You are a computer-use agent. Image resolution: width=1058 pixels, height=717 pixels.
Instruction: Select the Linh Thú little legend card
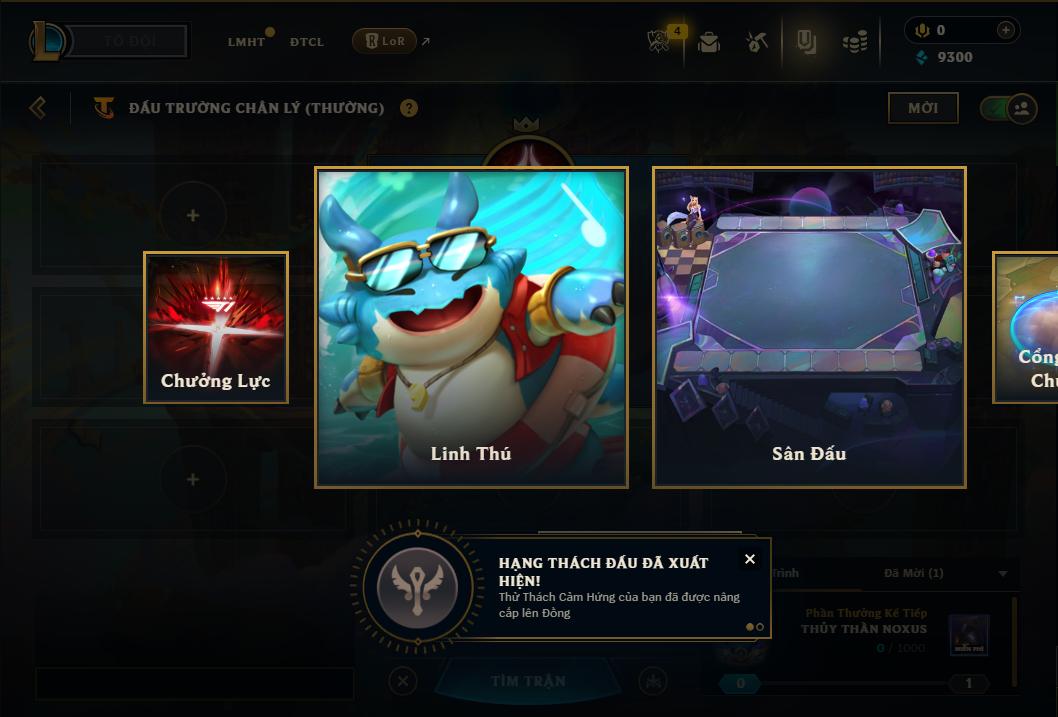click(x=471, y=327)
